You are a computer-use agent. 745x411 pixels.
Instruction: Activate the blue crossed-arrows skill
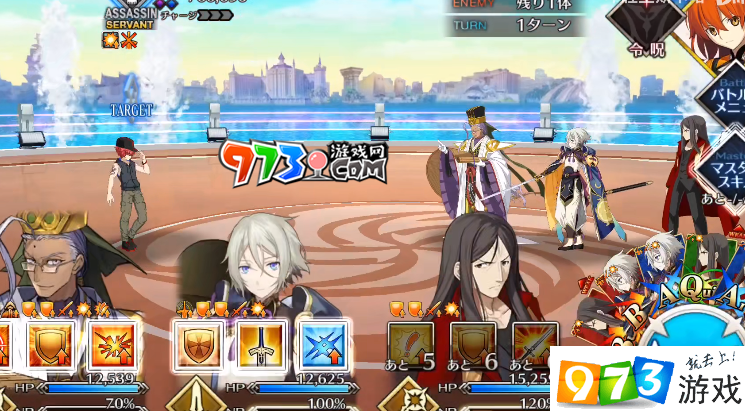click(323, 345)
